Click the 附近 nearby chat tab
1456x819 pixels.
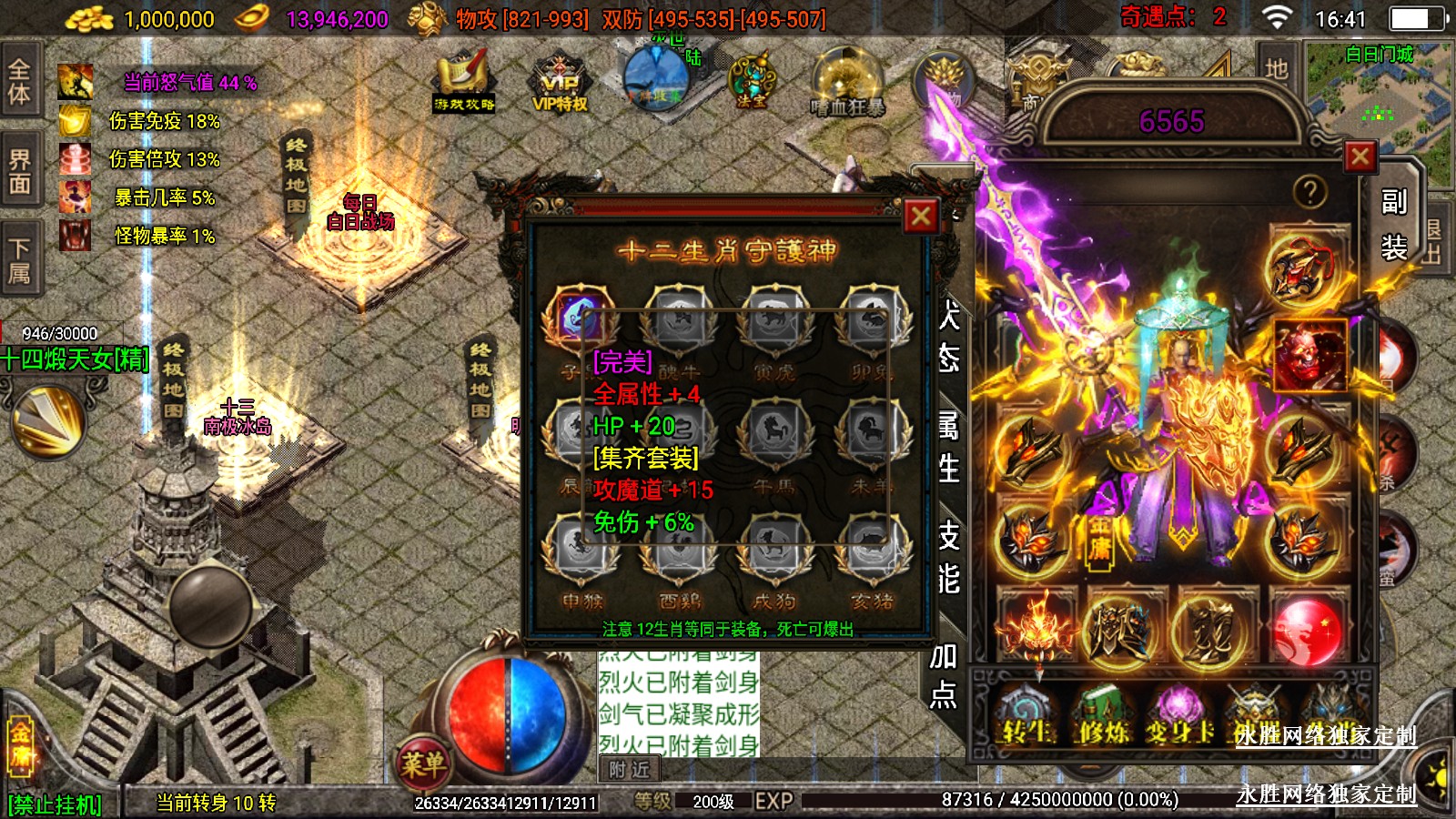[629, 770]
